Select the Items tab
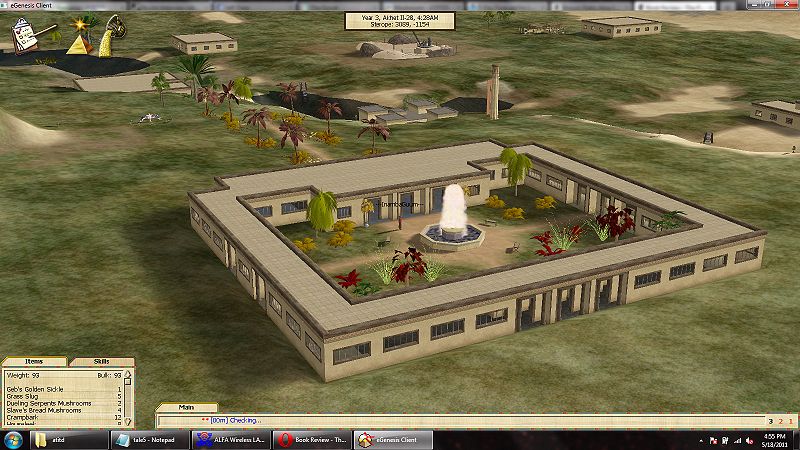Viewport: 800px width, 450px height. (34, 361)
